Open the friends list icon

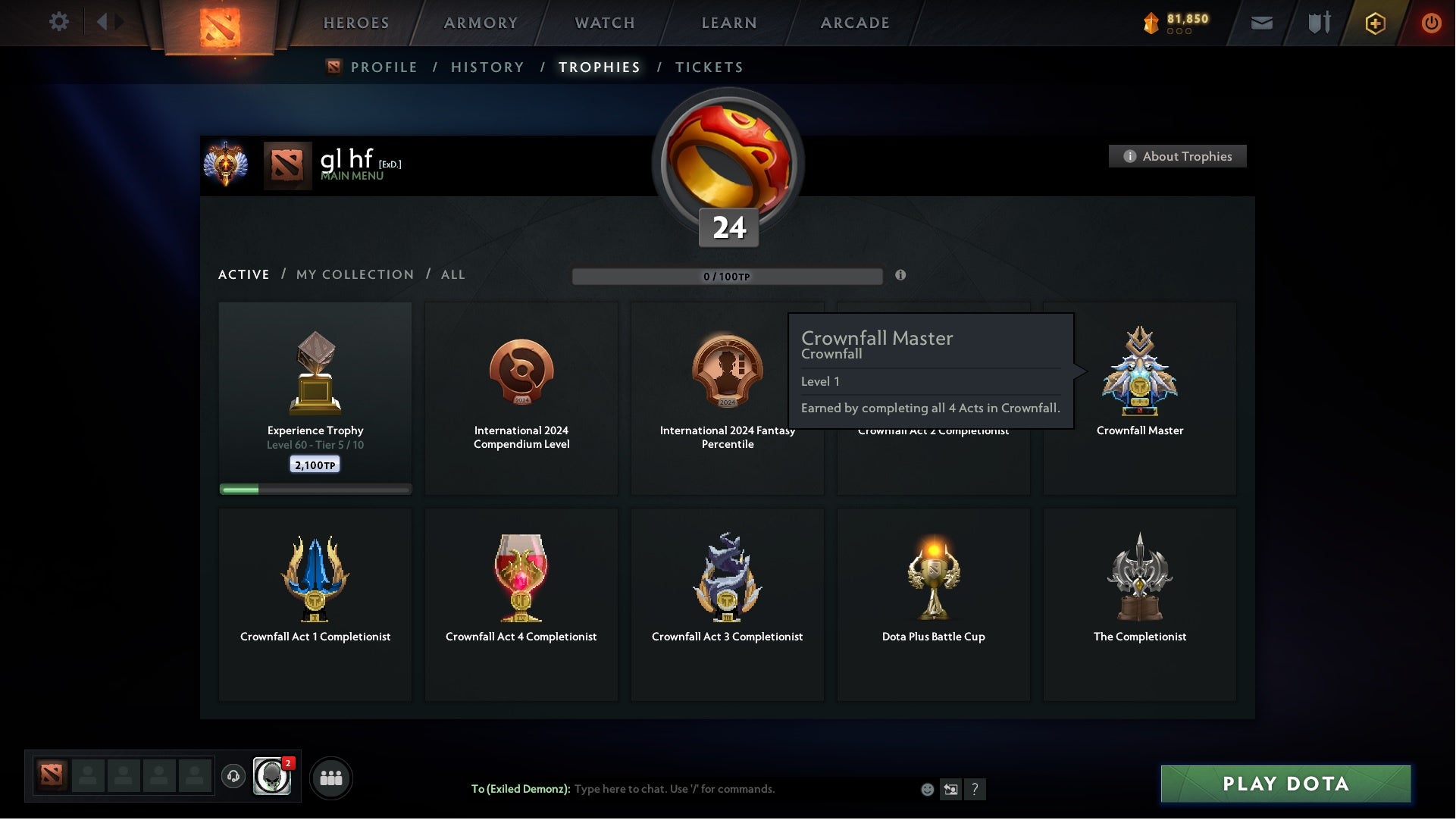coord(331,777)
